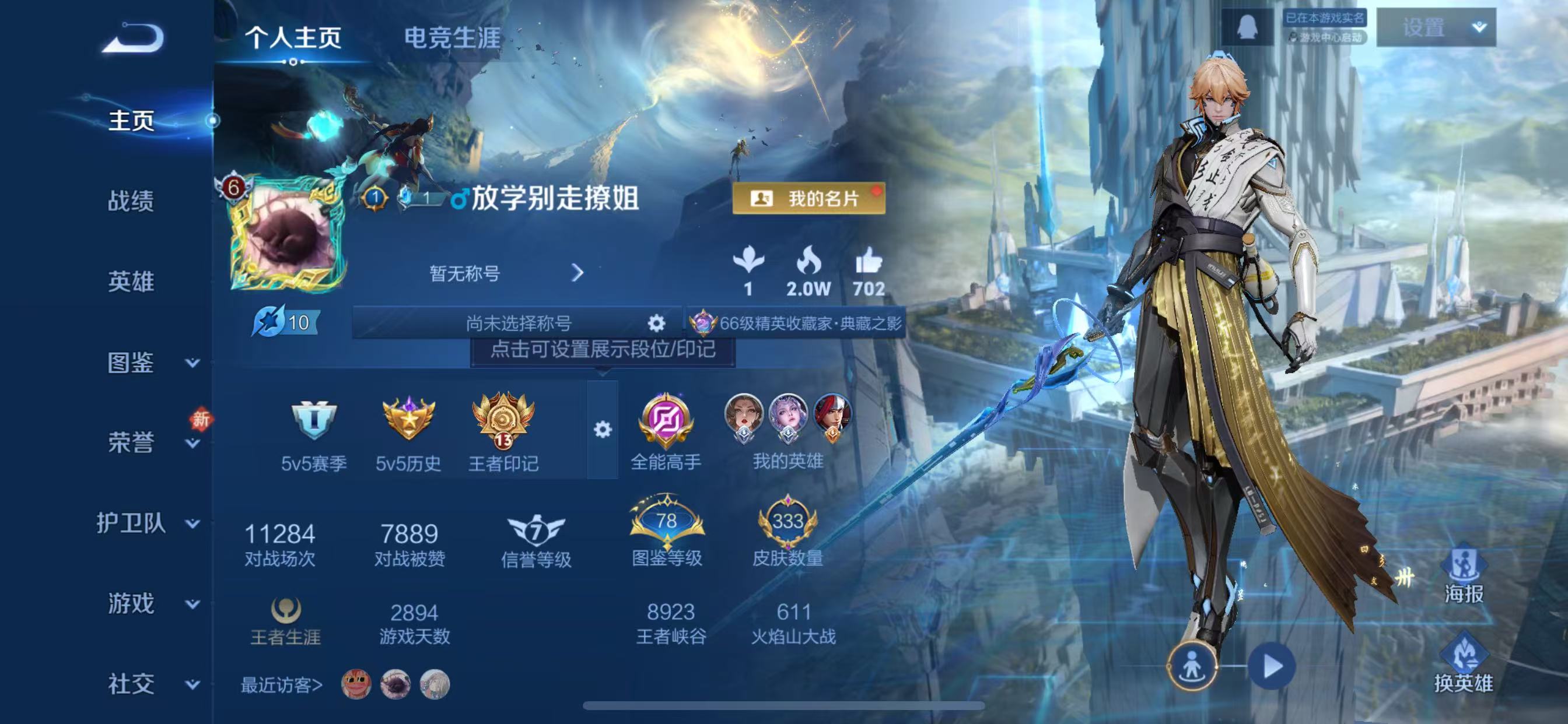Viewport: 1568px width, 724px height.
Task: Click the back arrow at top left
Action: [135, 38]
